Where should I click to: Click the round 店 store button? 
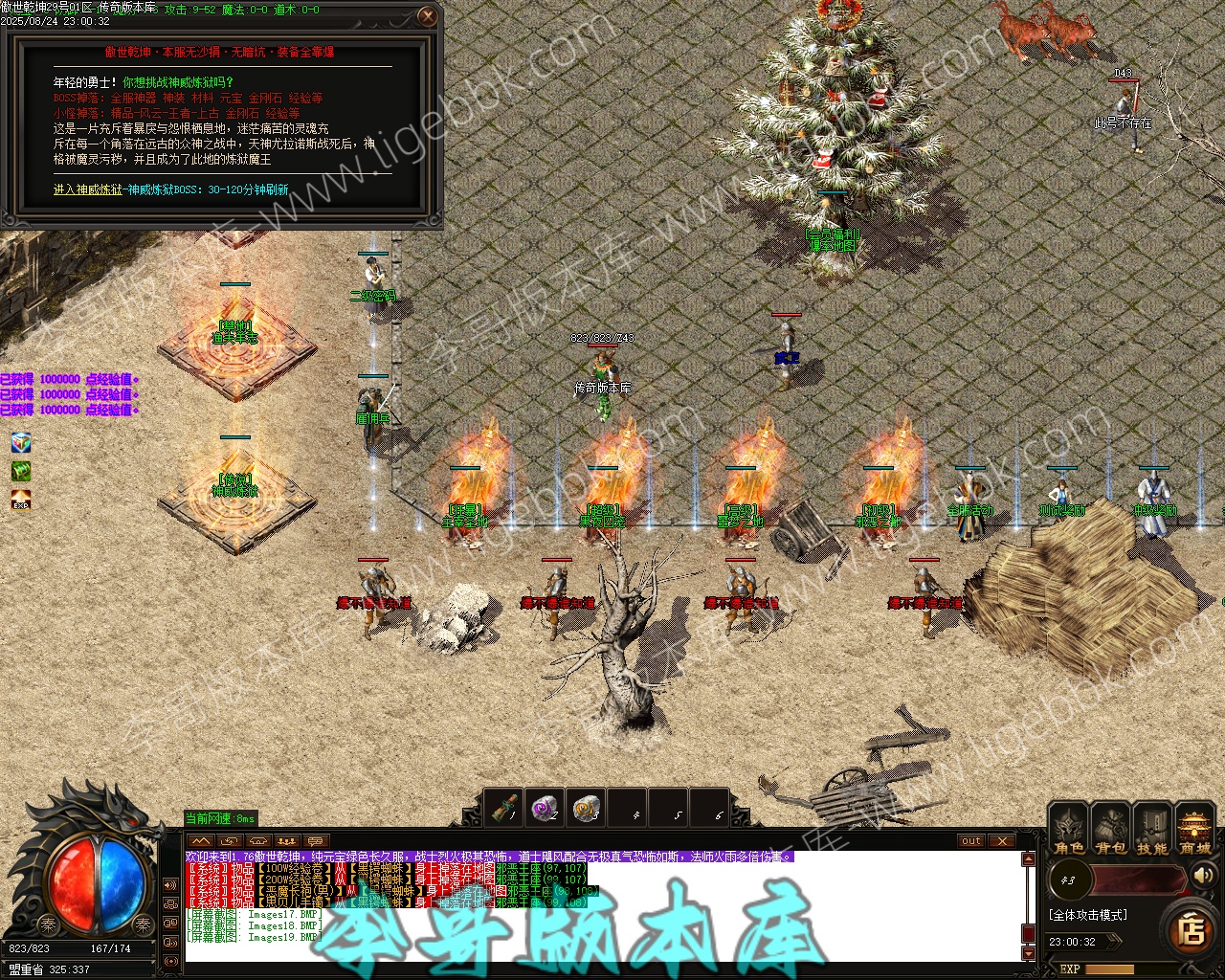(x=1192, y=929)
